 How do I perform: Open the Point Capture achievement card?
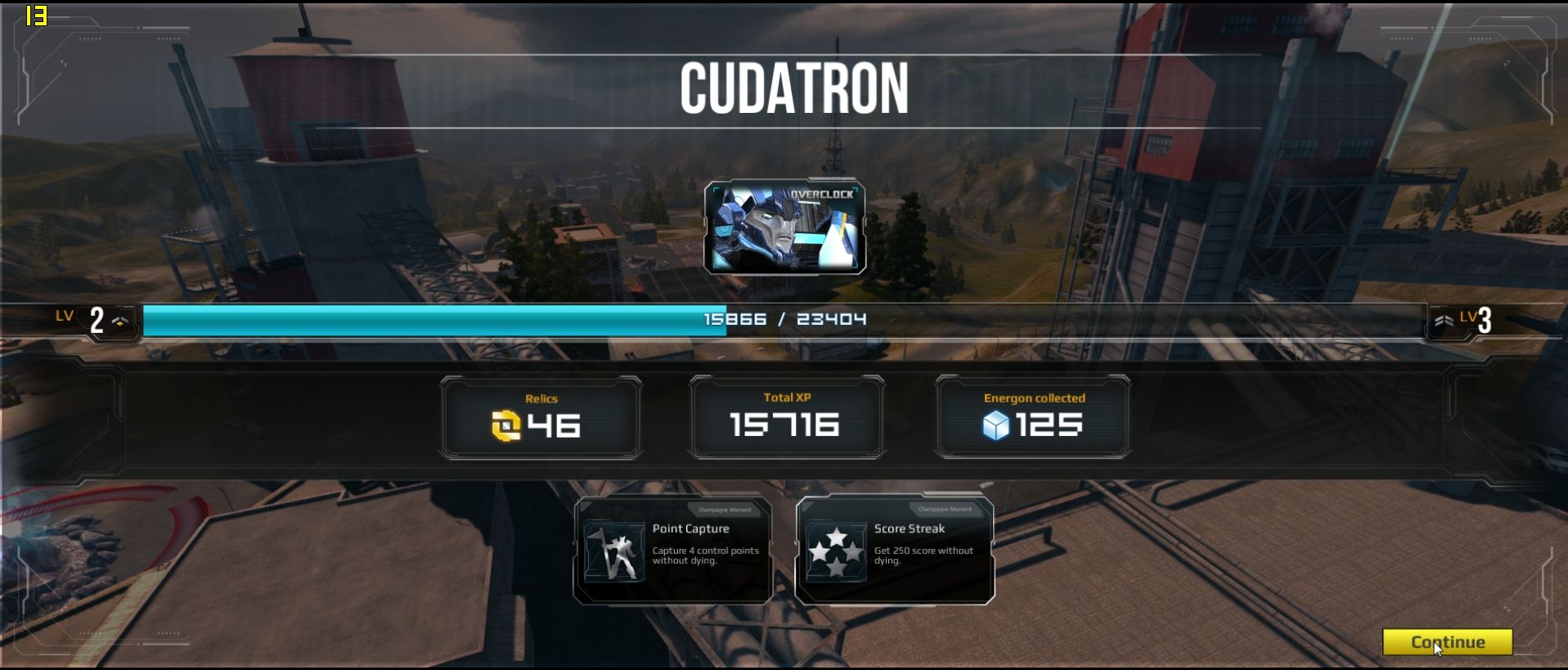coord(673,551)
